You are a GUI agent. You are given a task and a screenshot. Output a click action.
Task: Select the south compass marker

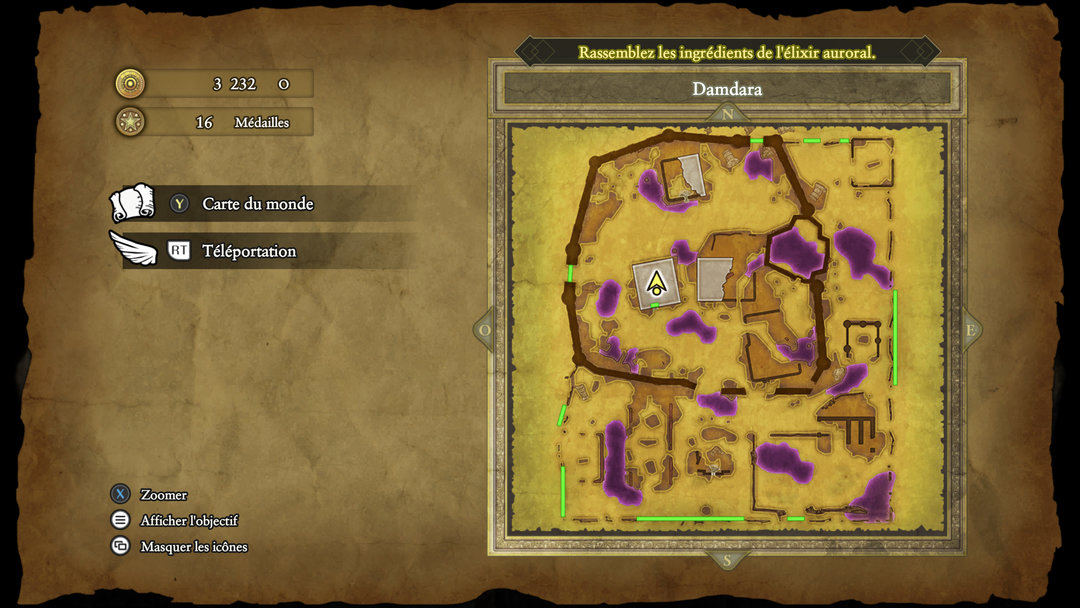coord(727,558)
